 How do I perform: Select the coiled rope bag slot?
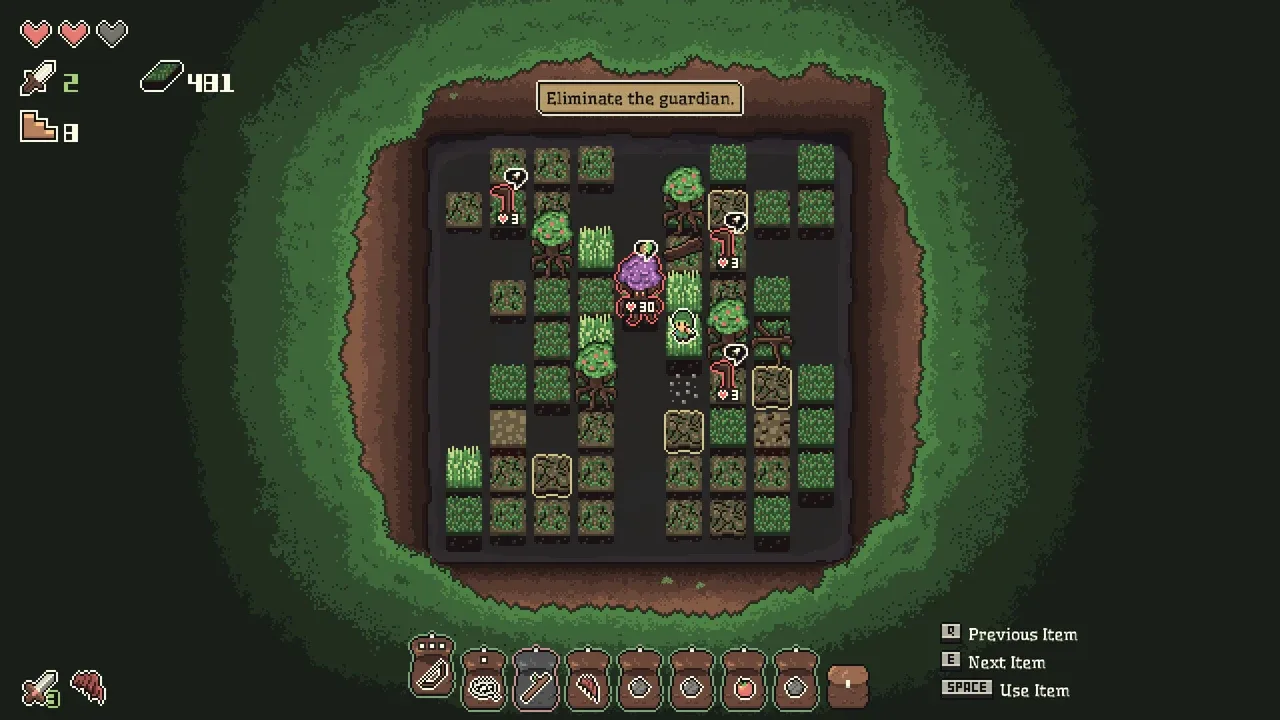click(484, 685)
